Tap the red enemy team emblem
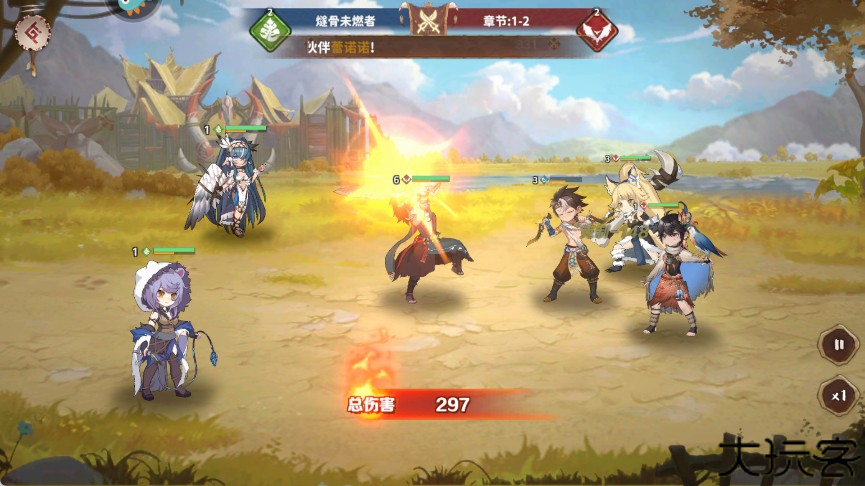 pos(597,29)
